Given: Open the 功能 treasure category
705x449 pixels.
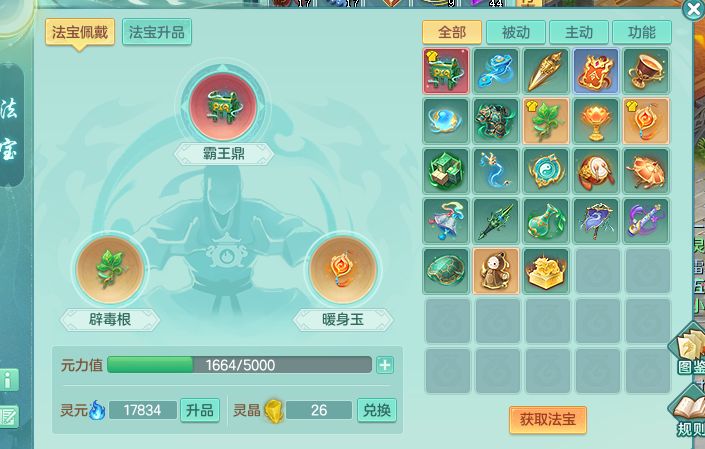Looking at the screenshot, I should tap(641, 32).
